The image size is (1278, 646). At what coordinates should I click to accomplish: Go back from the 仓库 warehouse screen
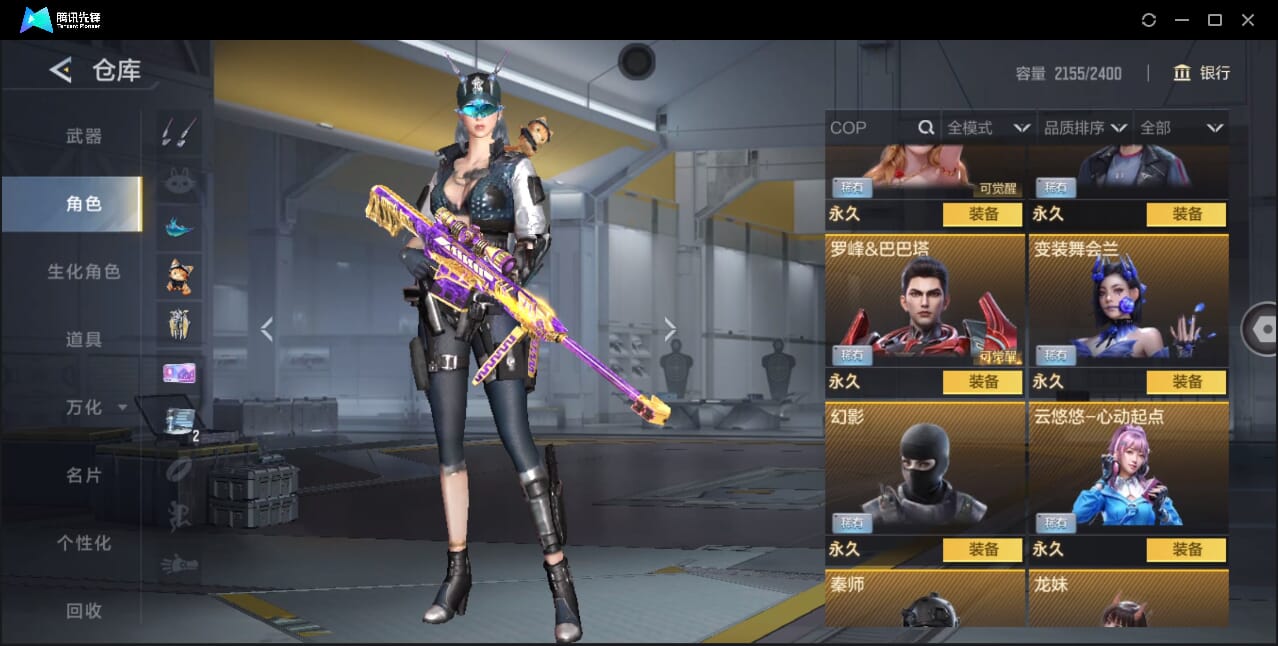[x=61, y=70]
